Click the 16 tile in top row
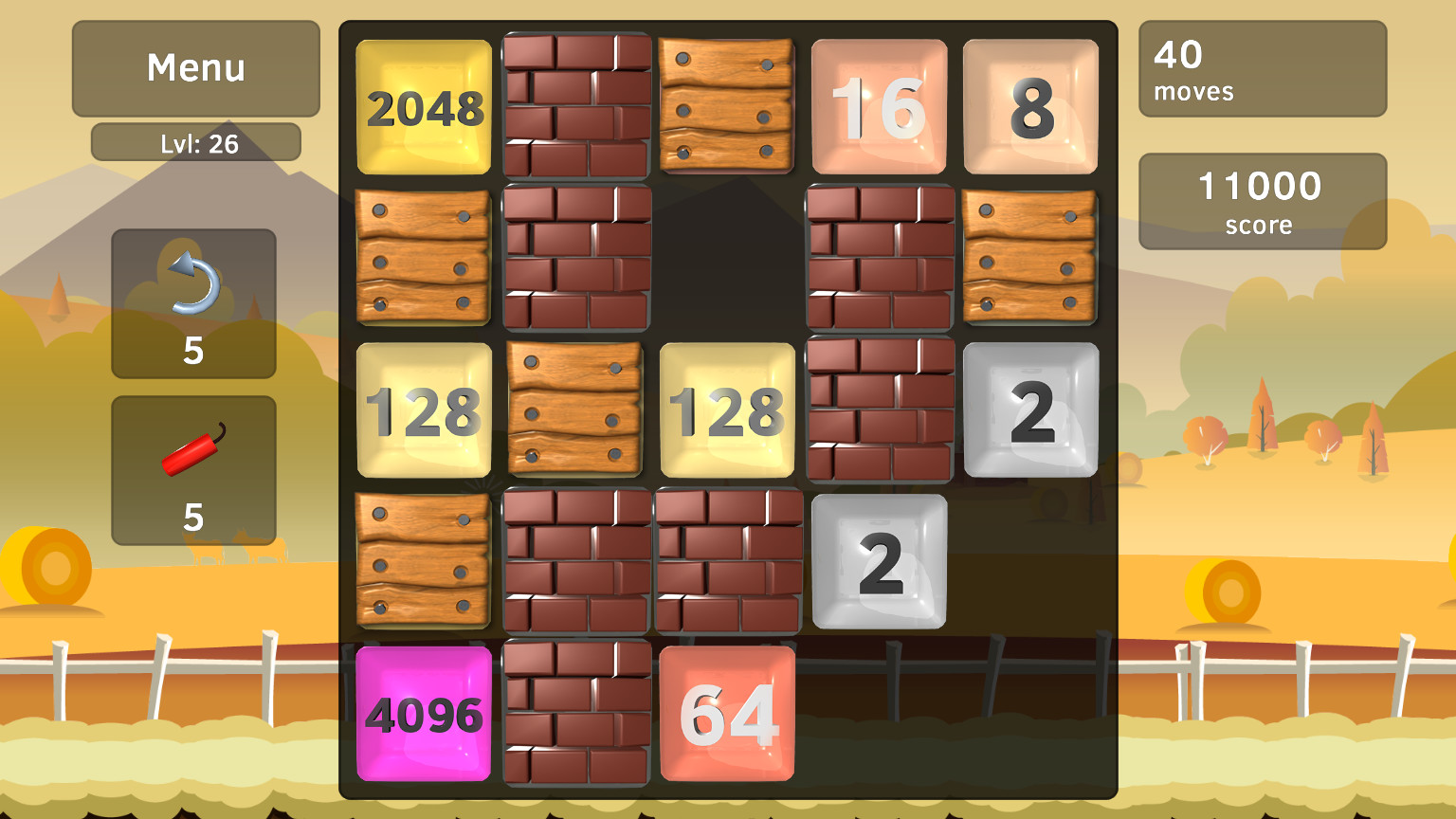Image resolution: width=1456 pixels, height=819 pixels. pyautogui.click(x=879, y=107)
